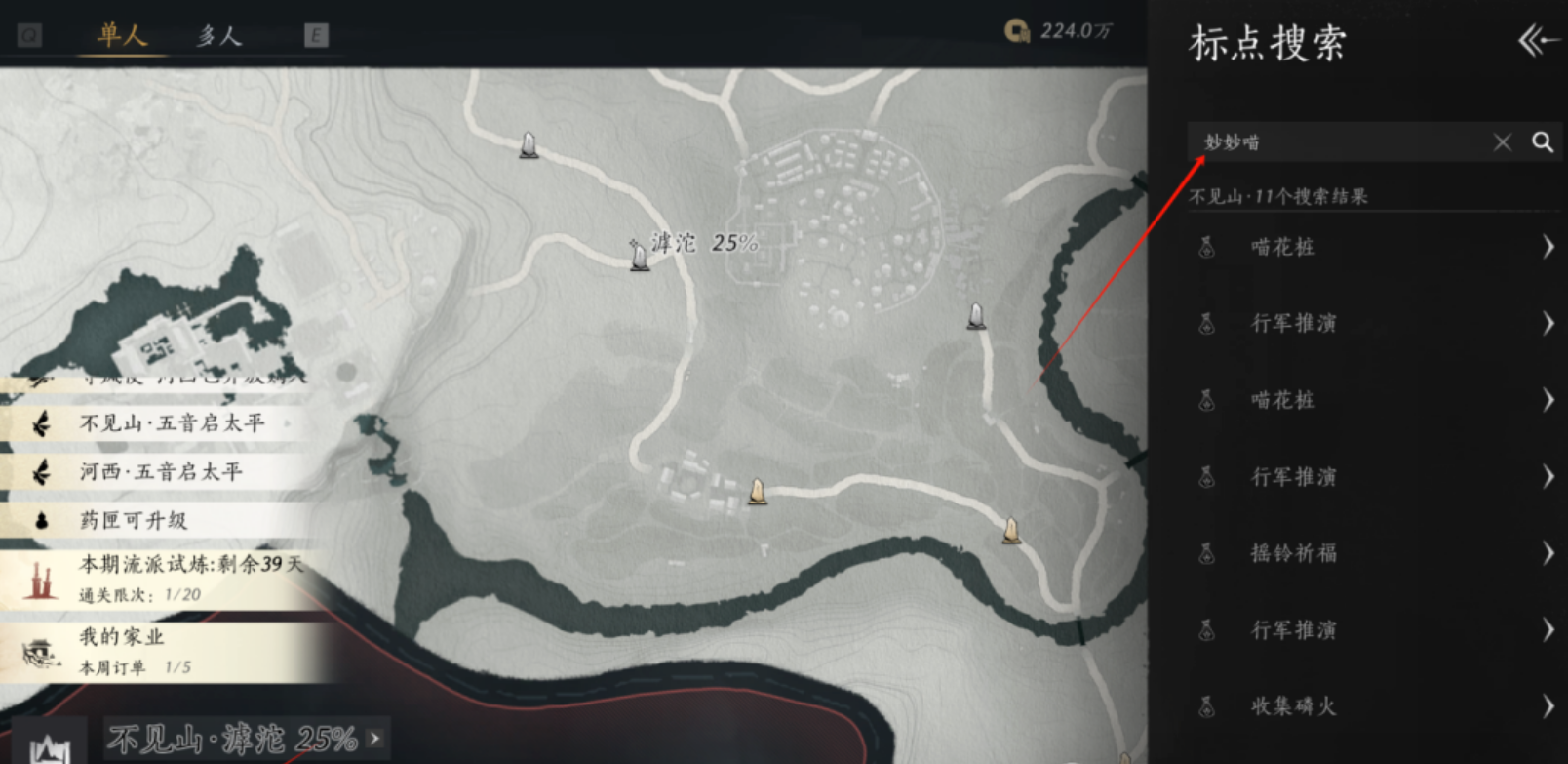Switch to the 多人 tab
Image resolution: width=1568 pixels, height=764 pixels.
click(x=218, y=36)
